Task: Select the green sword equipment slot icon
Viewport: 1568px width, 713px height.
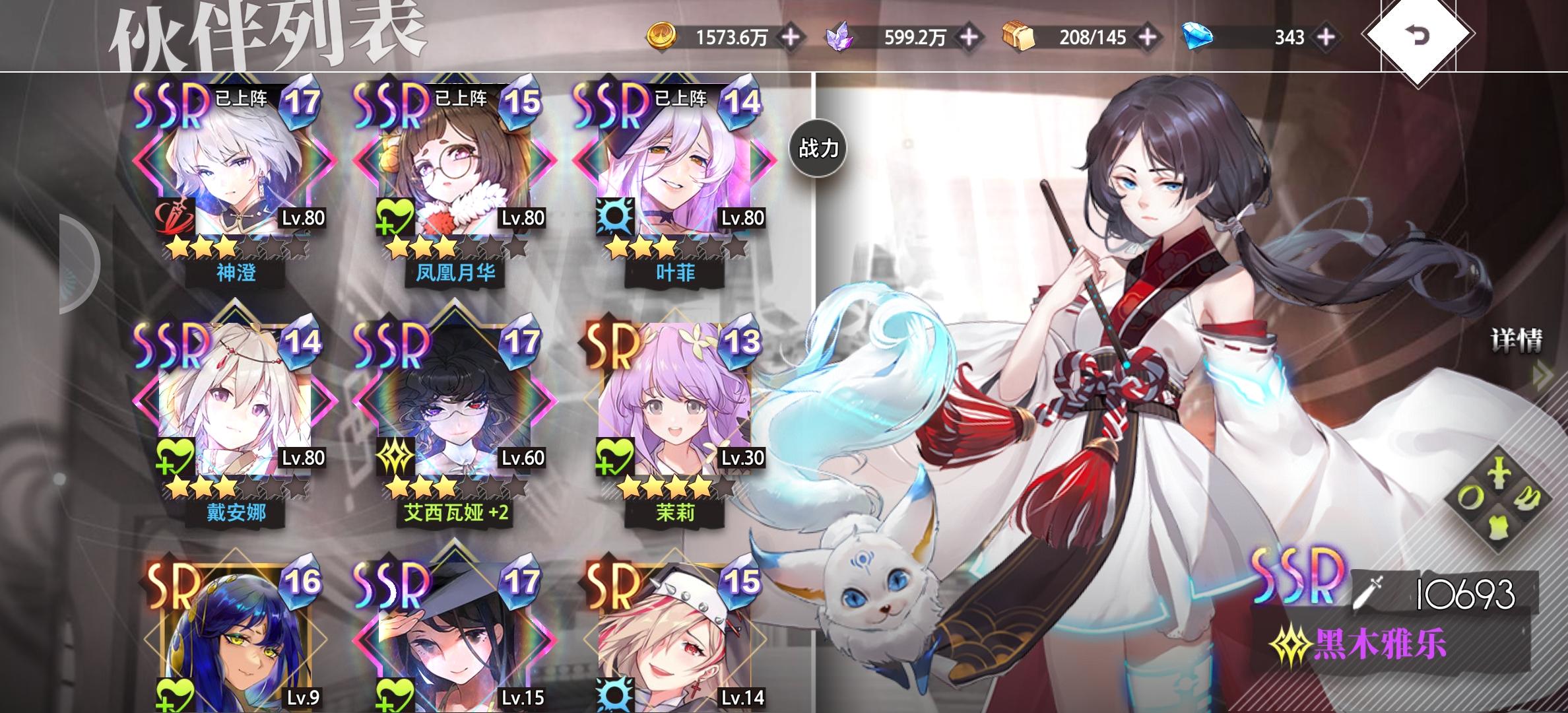Action: click(1499, 473)
